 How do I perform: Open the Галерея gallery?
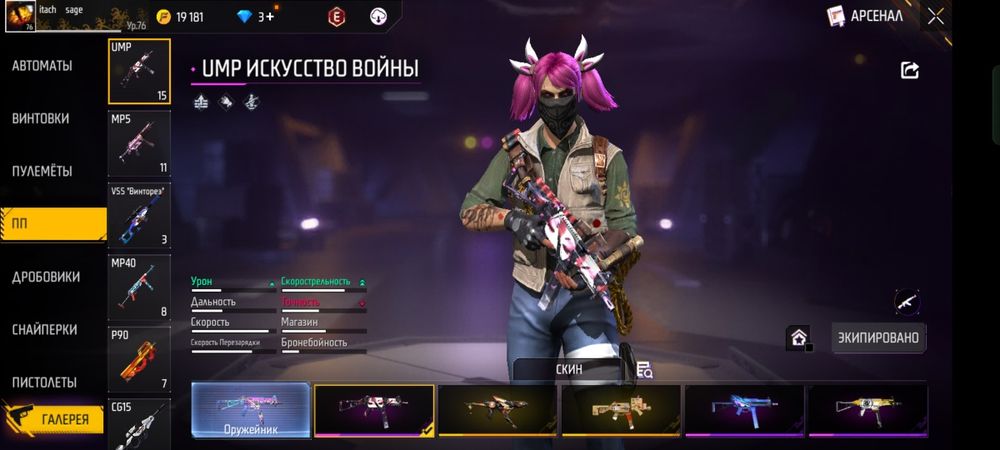coord(60,420)
